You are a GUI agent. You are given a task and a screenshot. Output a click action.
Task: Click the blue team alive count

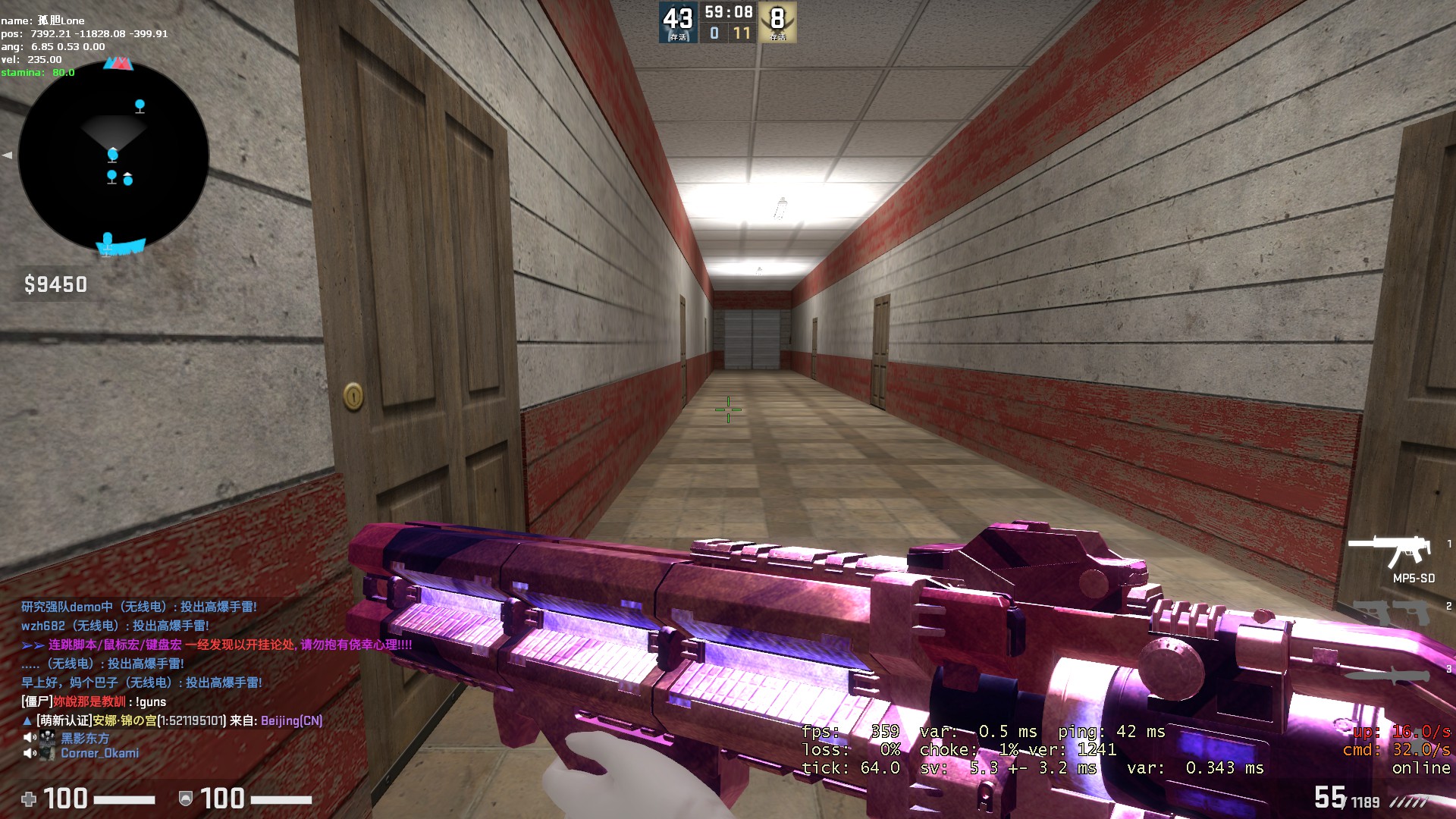click(x=677, y=22)
